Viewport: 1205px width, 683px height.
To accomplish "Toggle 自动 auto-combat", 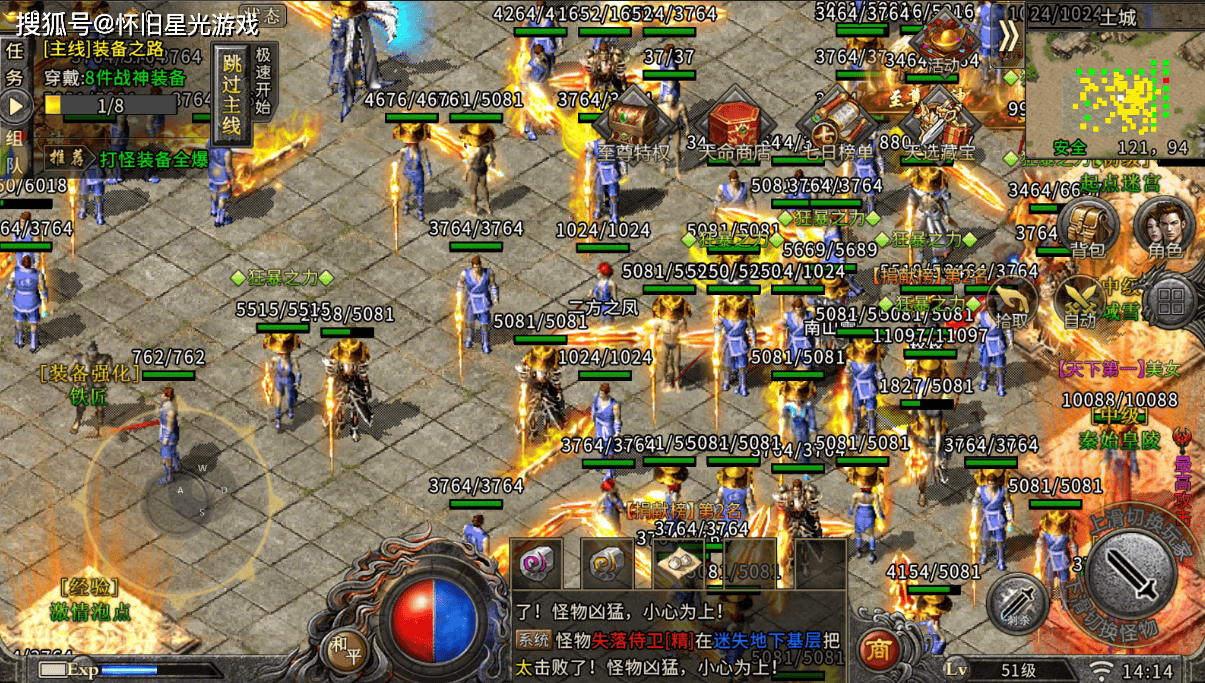I will coord(1081,300).
